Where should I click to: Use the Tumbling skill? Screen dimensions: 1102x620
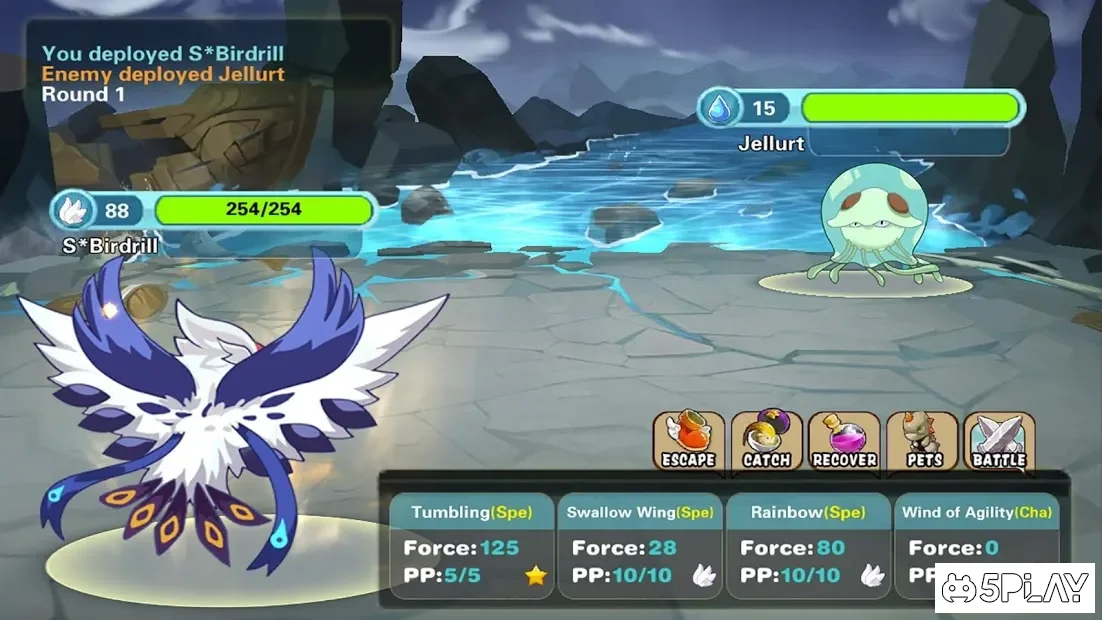(x=471, y=546)
